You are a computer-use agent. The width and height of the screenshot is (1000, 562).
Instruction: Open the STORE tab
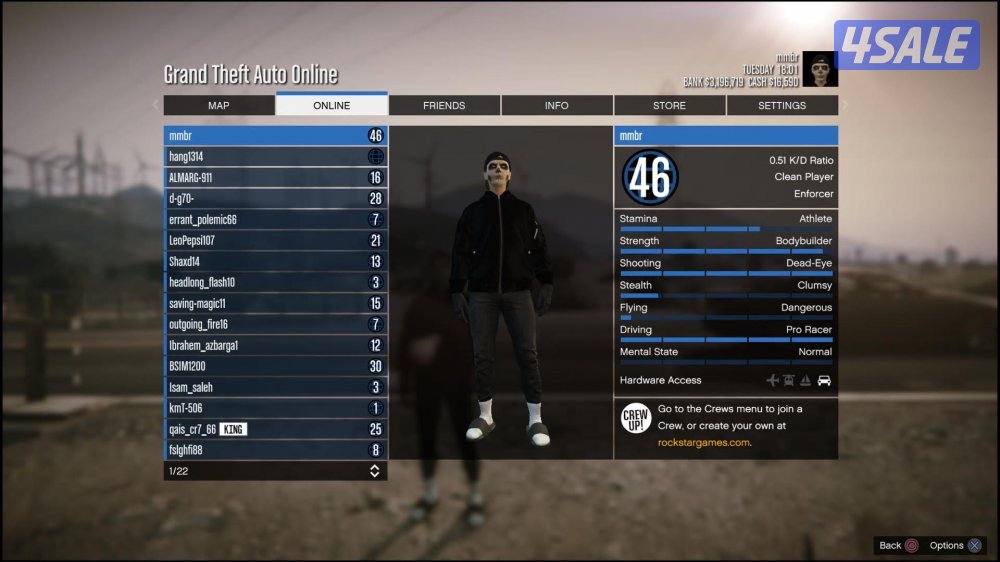tap(669, 105)
